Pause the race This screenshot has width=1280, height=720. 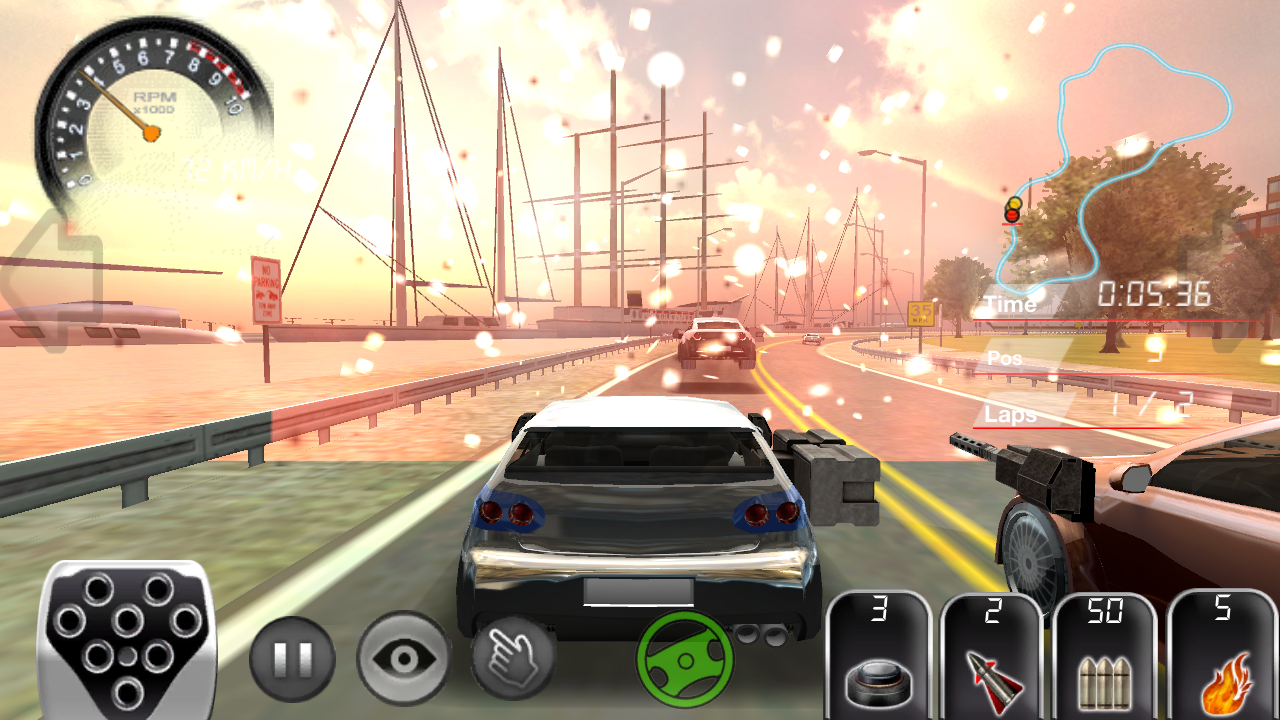pyautogui.click(x=291, y=659)
